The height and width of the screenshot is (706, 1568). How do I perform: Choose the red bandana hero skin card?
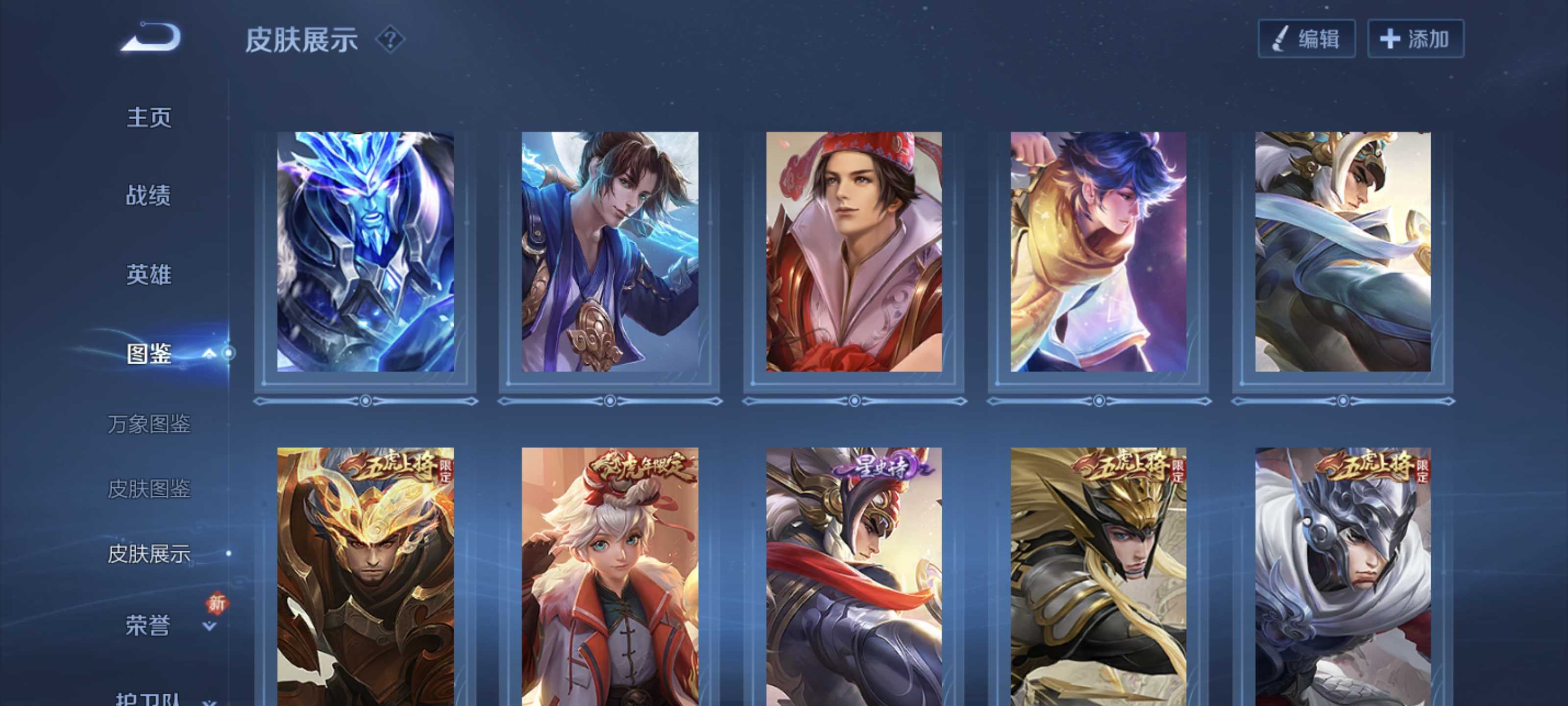(x=854, y=252)
